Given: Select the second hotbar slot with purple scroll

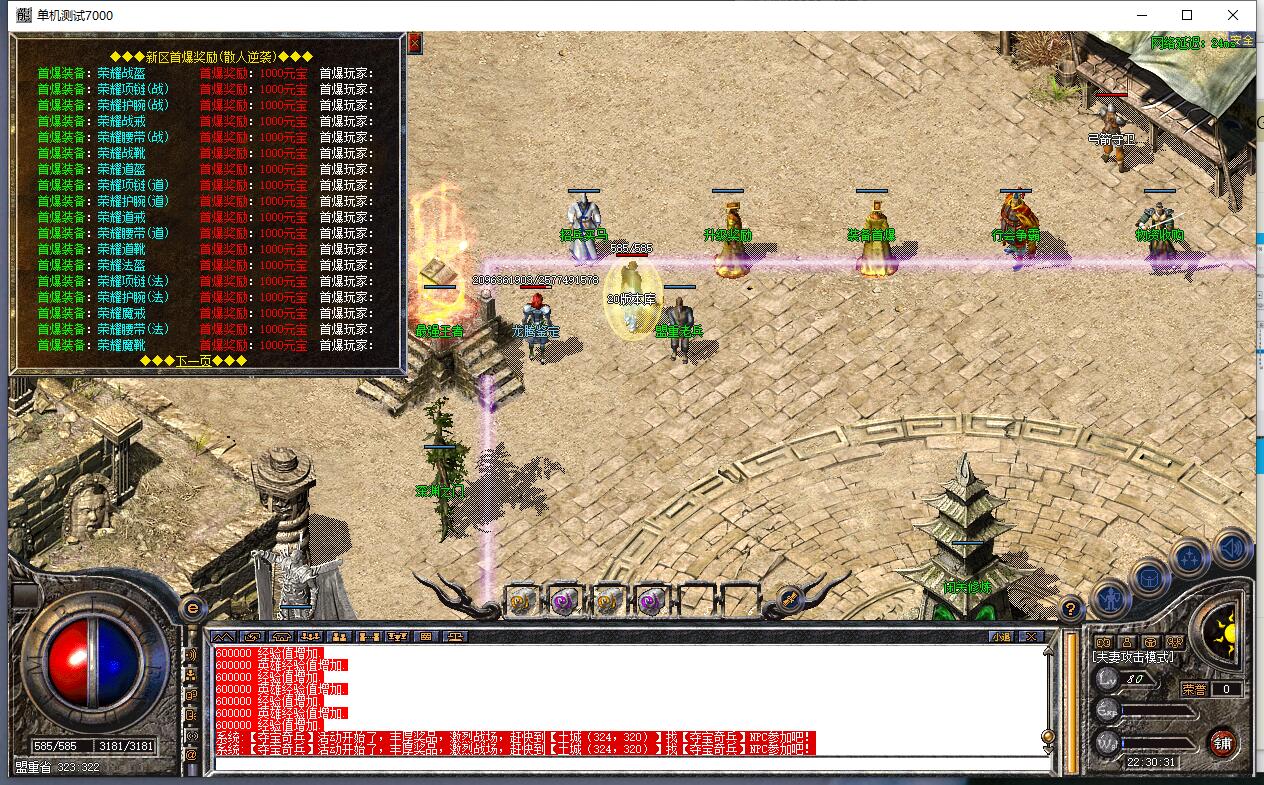Looking at the screenshot, I should (x=563, y=600).
